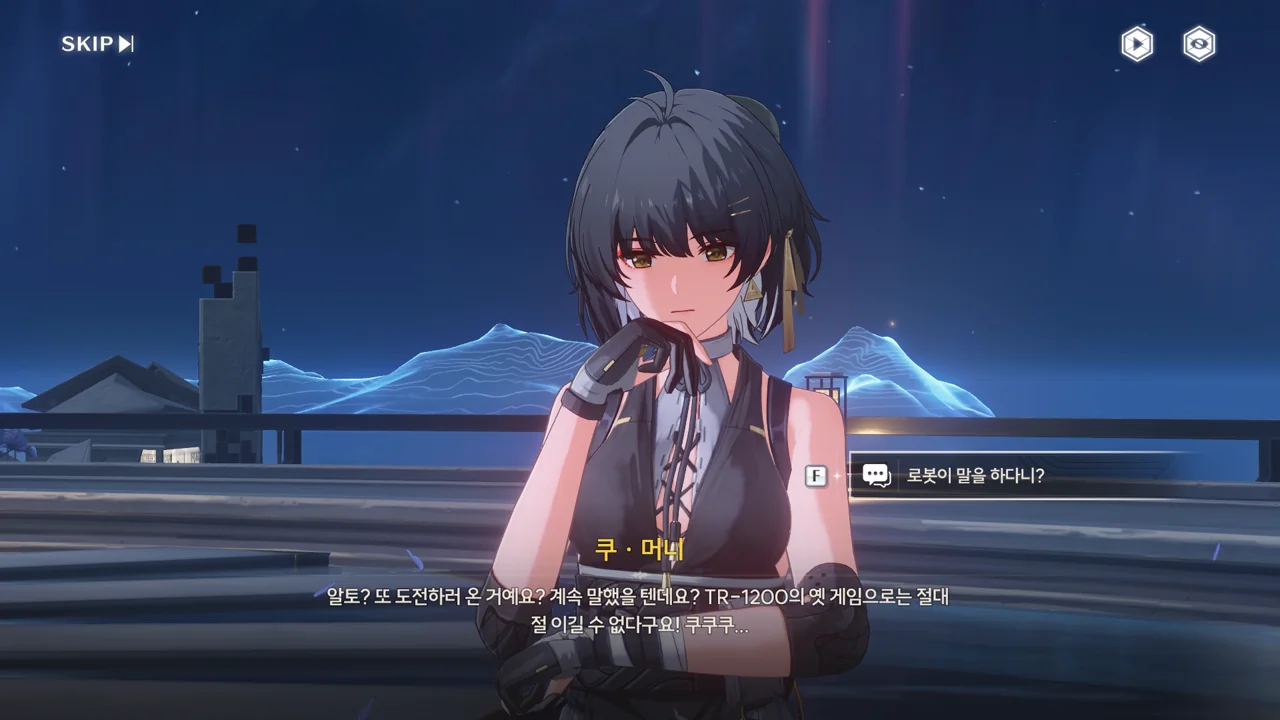Hide the dialogue interface with eye icon

1199,44
